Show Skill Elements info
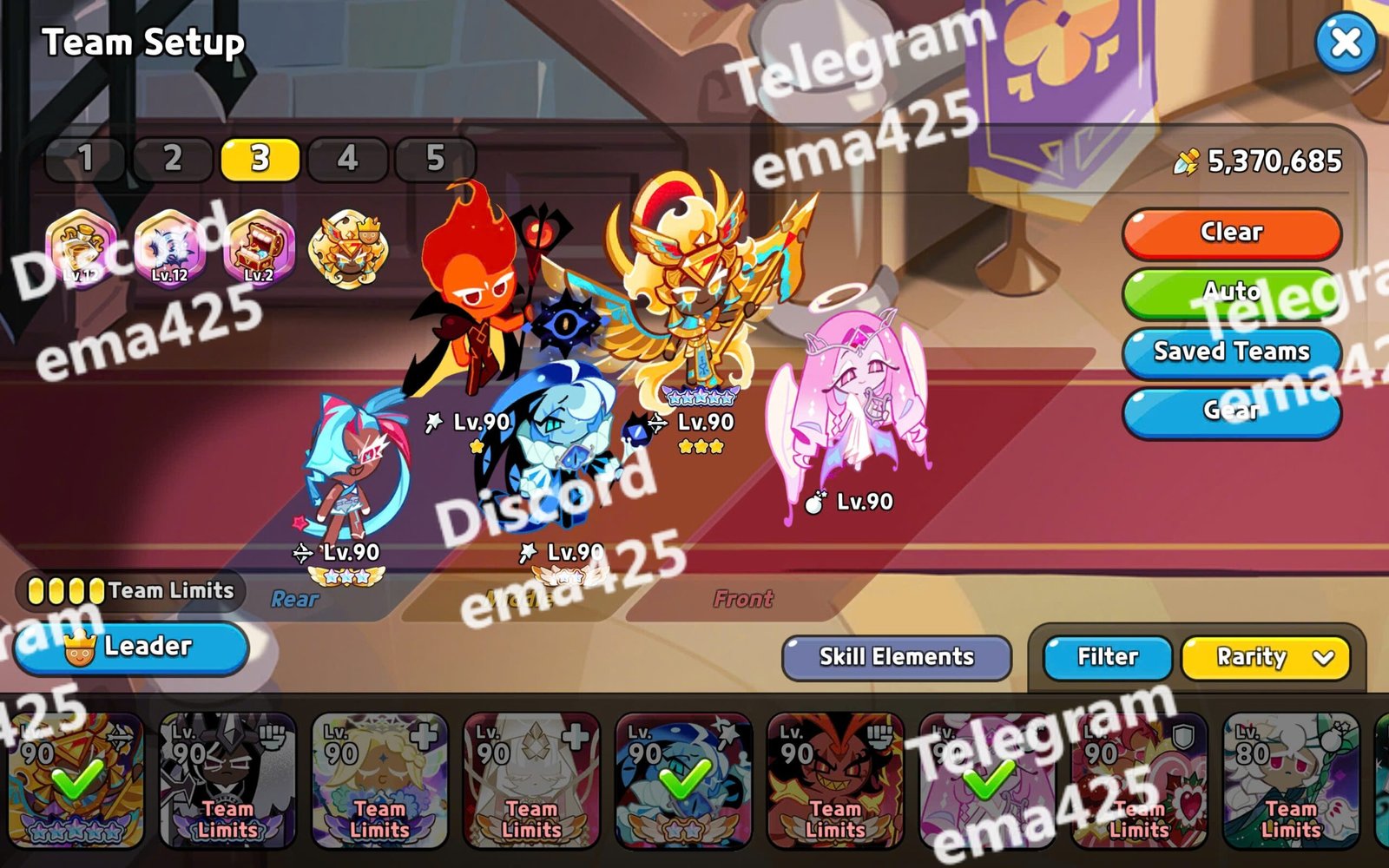 896,657
